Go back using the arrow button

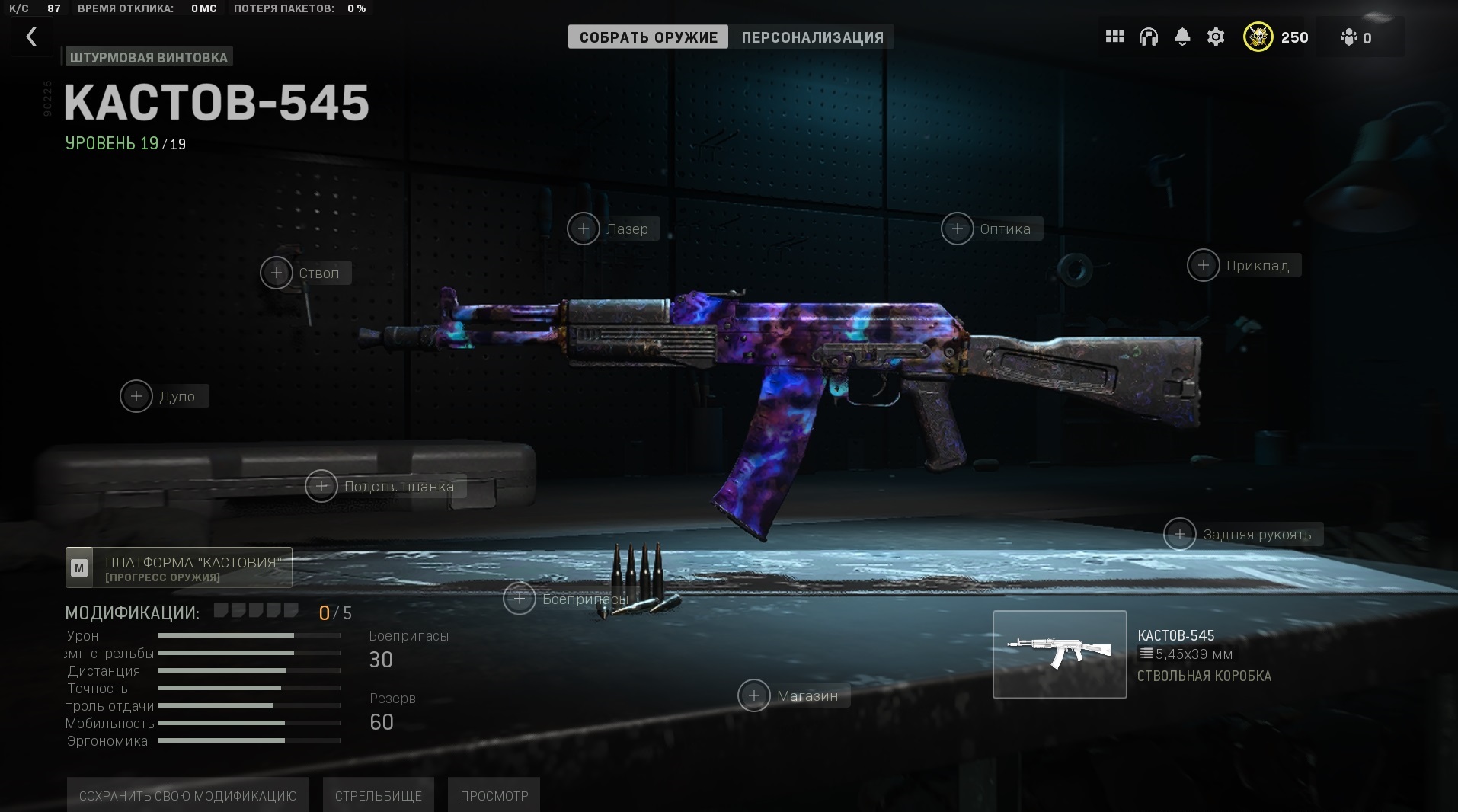click(x=31, y=37)
